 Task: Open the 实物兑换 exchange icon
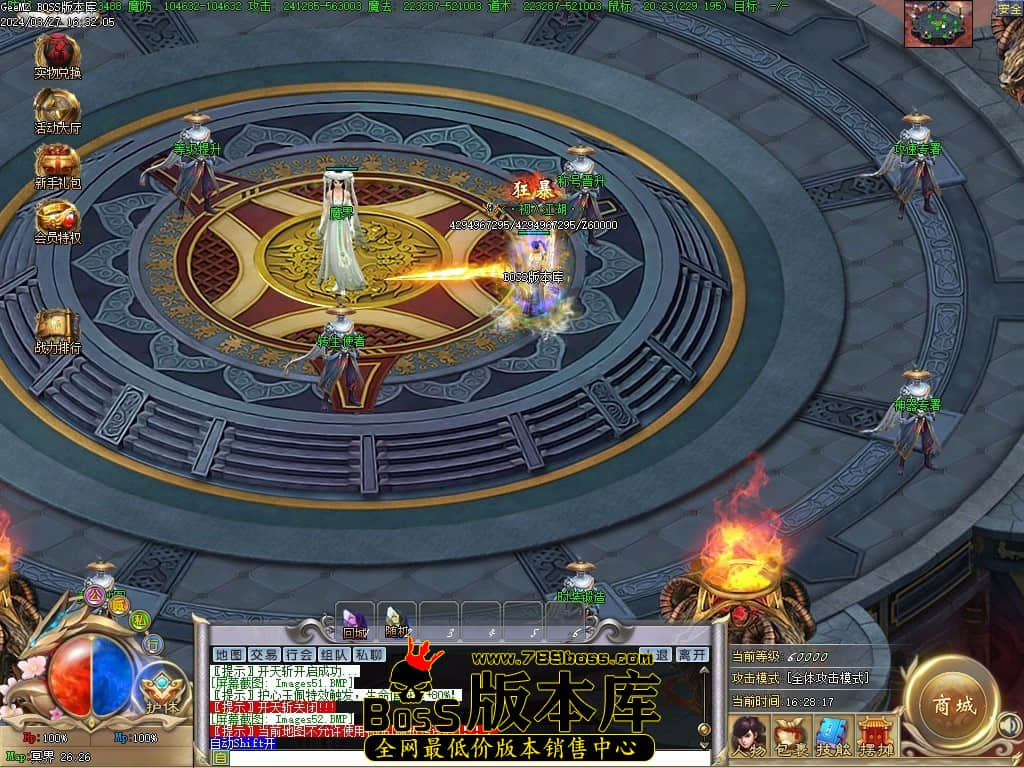(x=58, y=54)
